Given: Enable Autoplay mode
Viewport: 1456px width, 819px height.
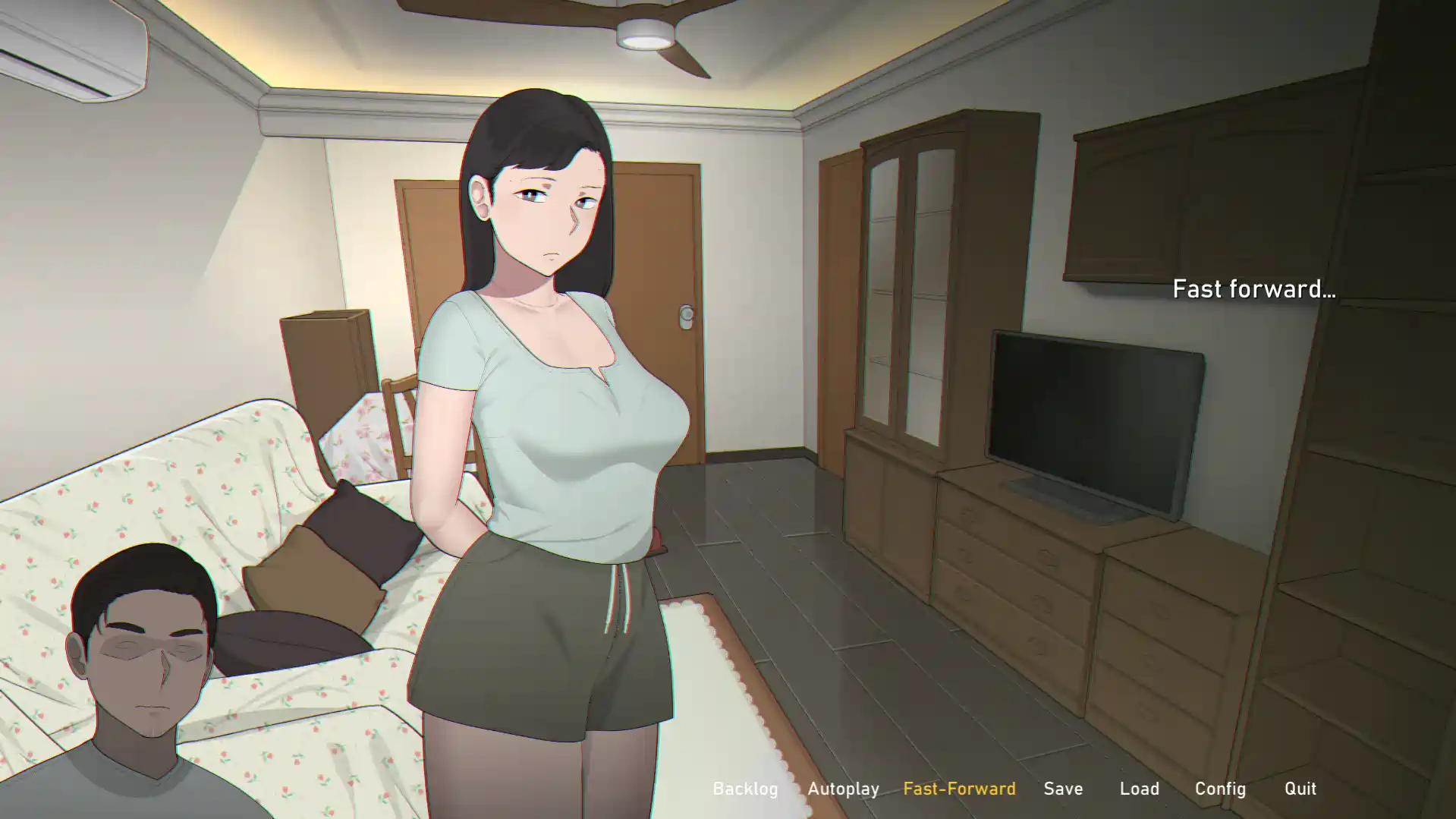Looking at the screenshot, I should click(843, 789).
